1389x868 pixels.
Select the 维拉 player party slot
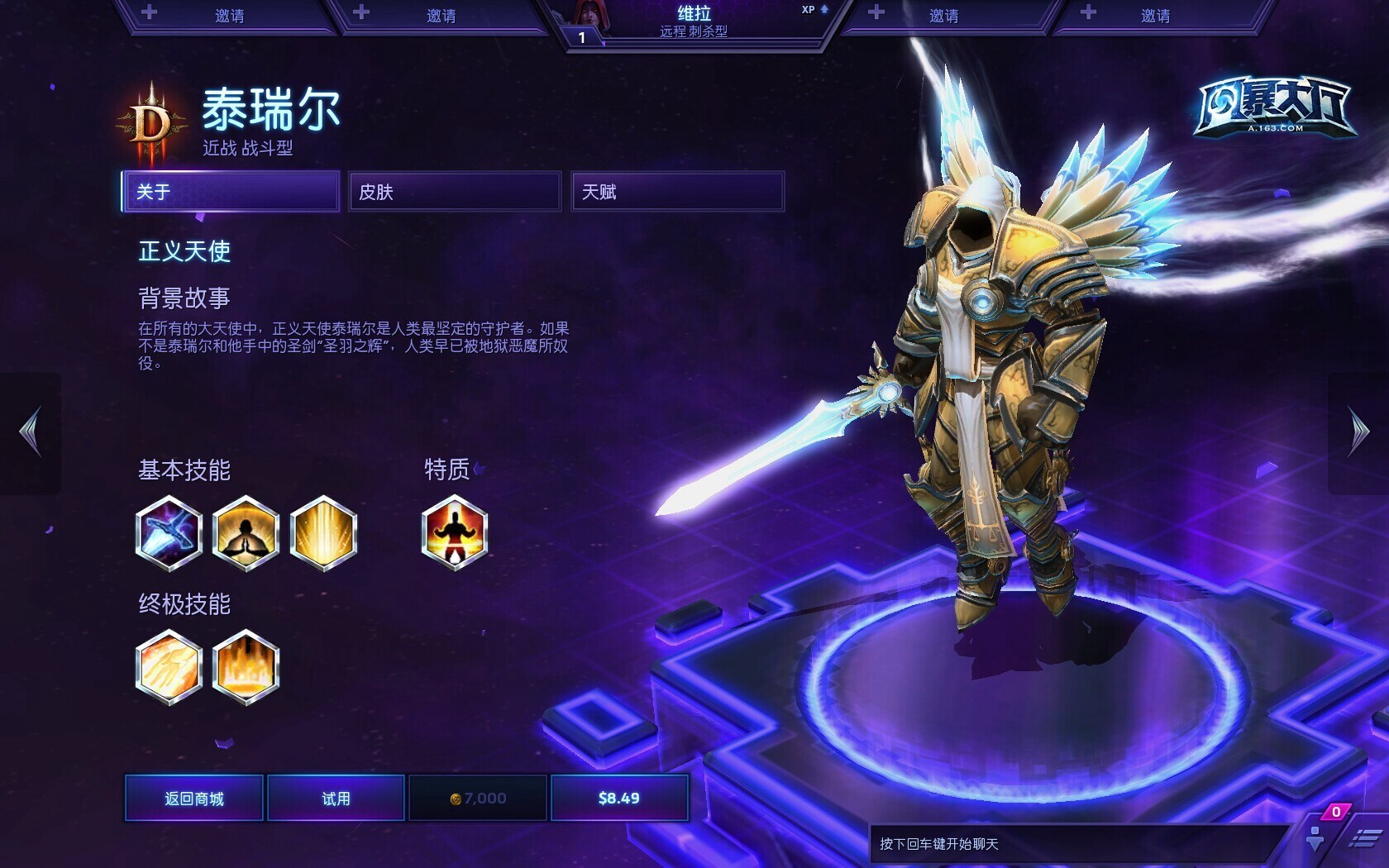tap(693, 21)
